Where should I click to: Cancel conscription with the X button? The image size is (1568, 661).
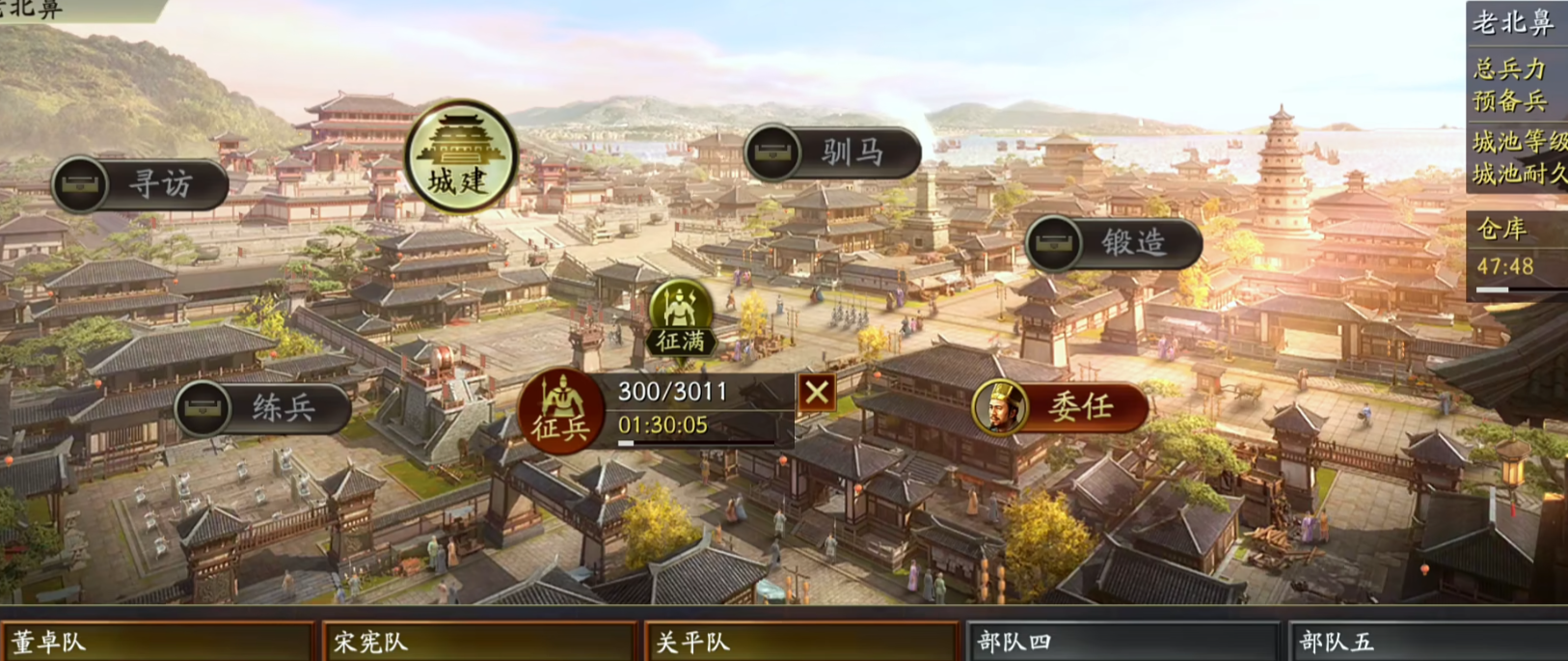pos(816,393)
